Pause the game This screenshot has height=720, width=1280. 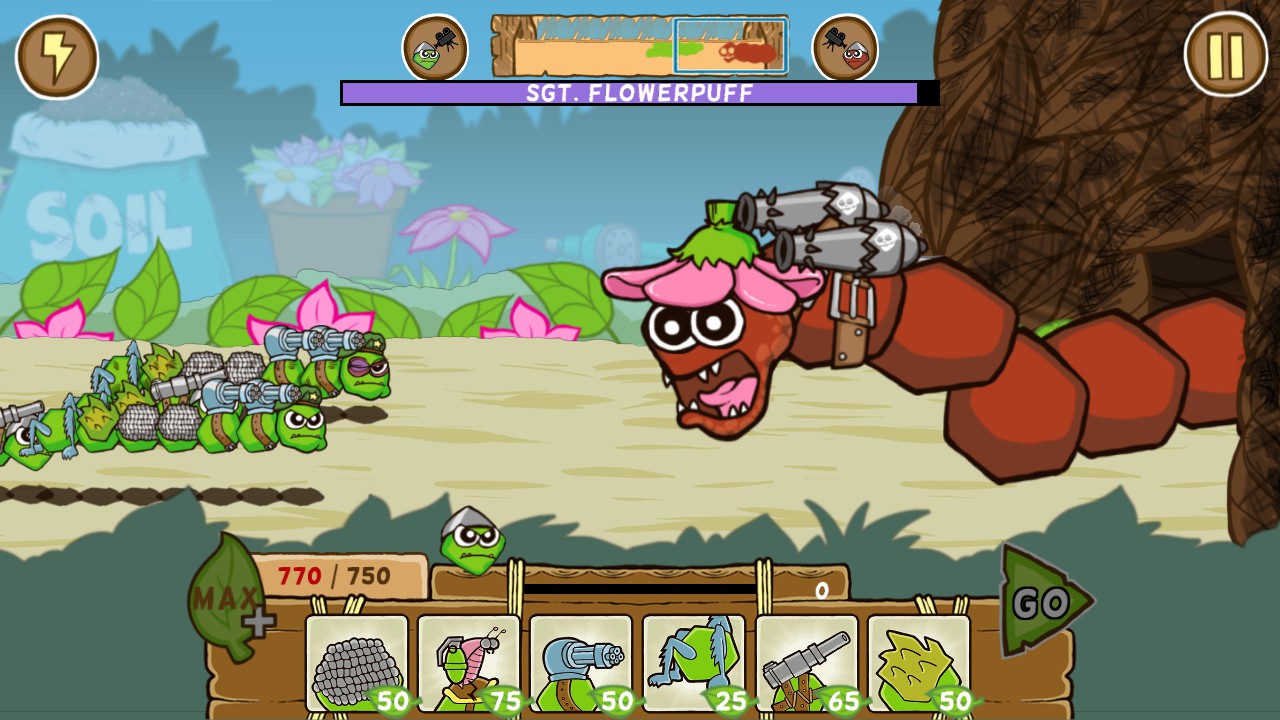point(1225,55)
